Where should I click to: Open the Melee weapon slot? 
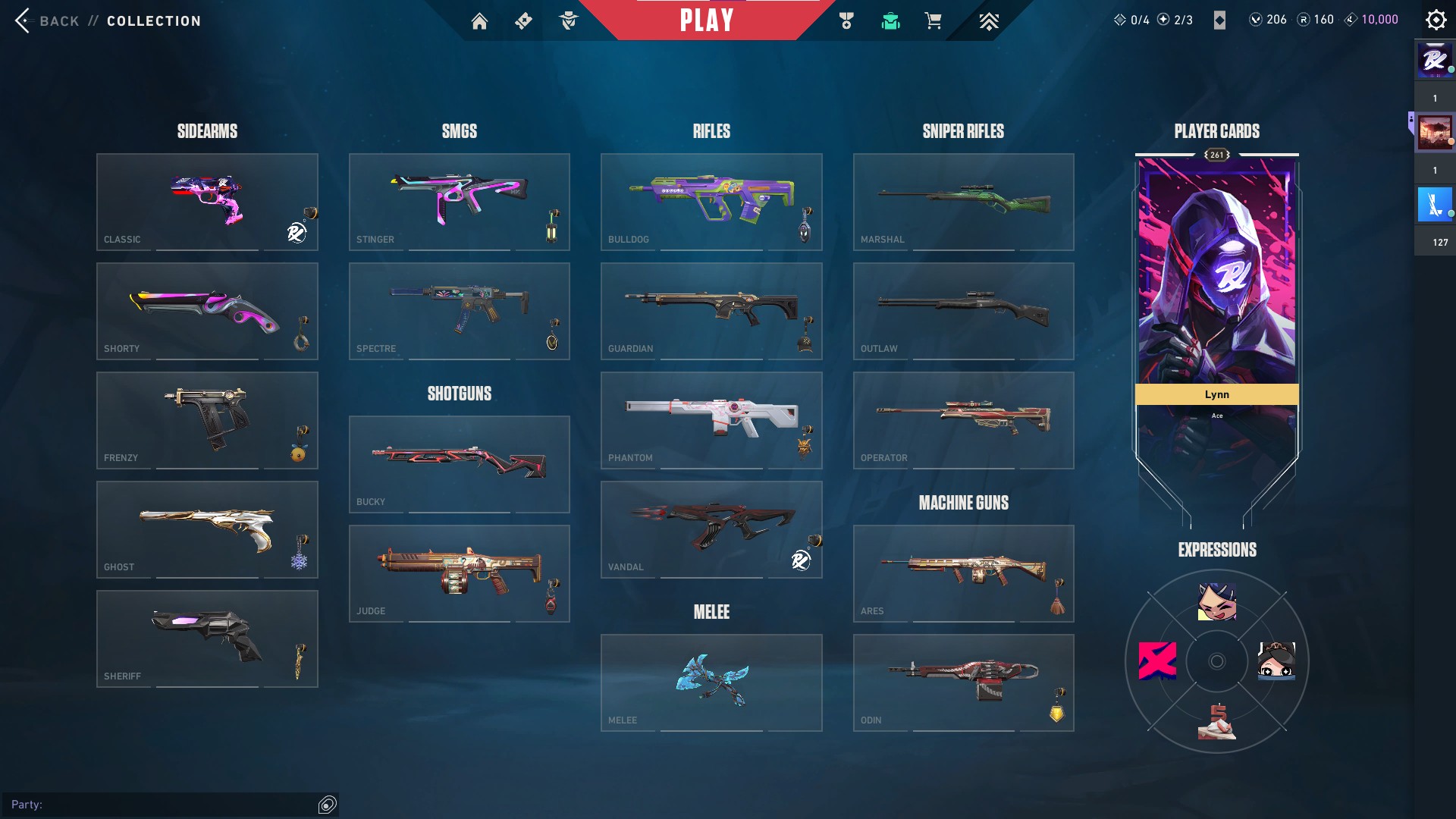711,682
